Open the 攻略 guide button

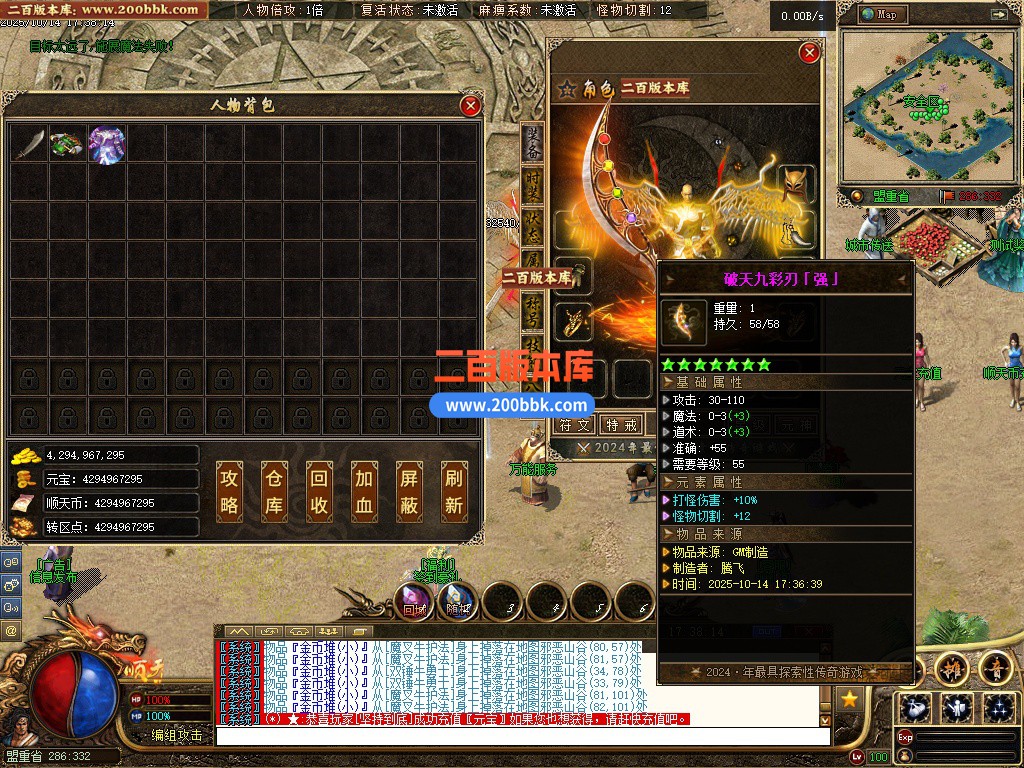coord(229,491)
